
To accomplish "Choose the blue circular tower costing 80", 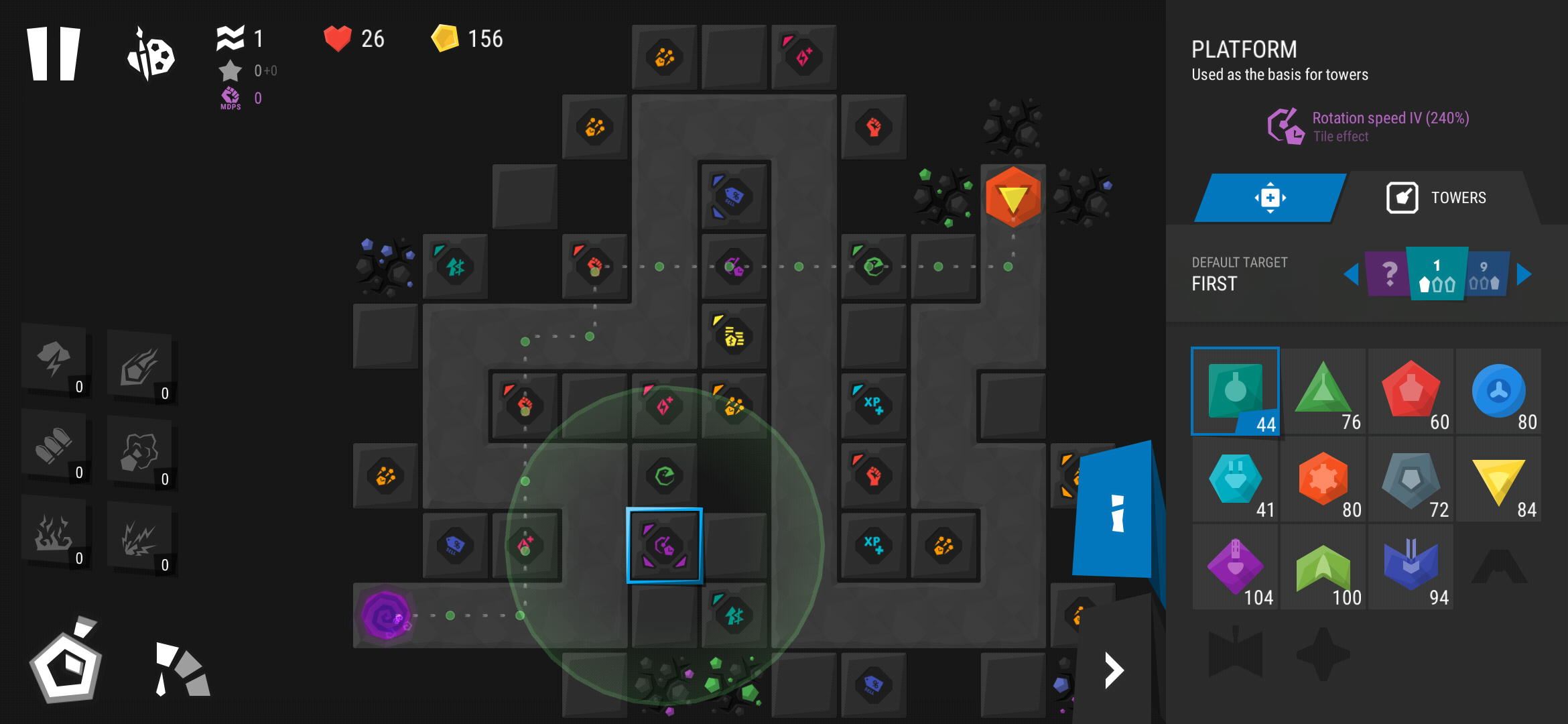I will pyautogui.click(x=1498, y=391).
